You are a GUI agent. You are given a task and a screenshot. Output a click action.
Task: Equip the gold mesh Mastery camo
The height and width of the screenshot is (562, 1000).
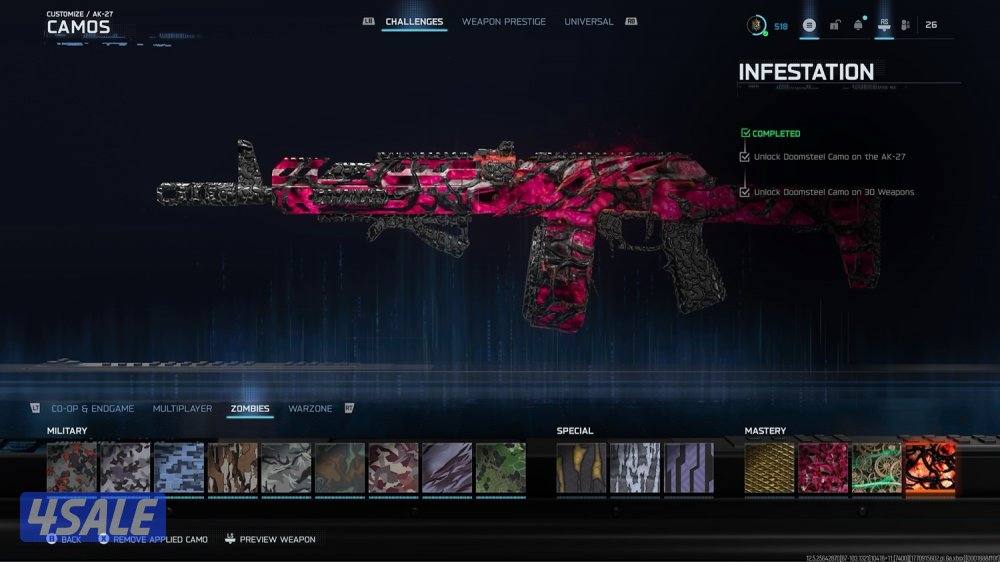769,468
